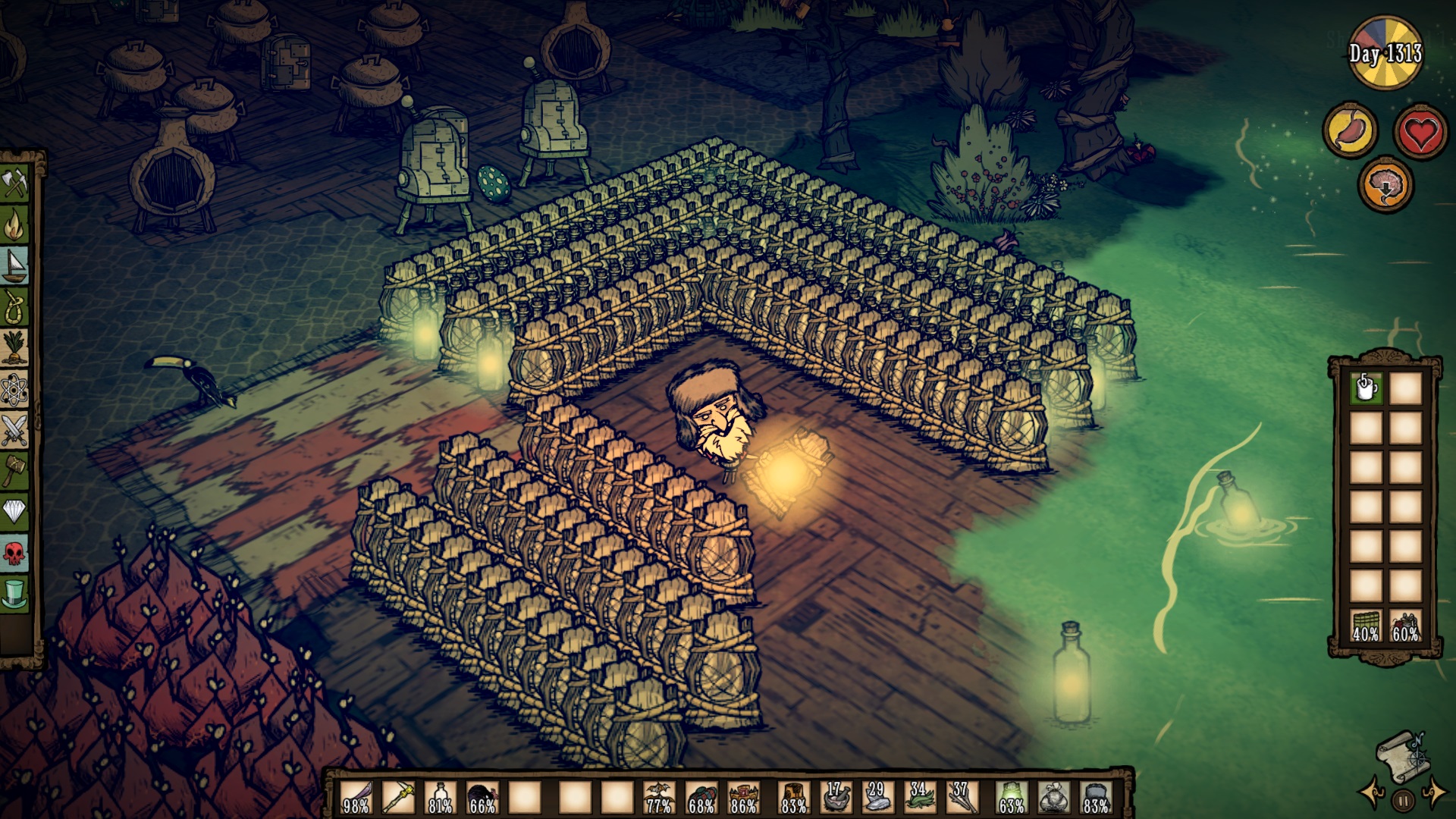
Task: Open the Structures hammer crafting tab
Action: click(x=15, y=472)
